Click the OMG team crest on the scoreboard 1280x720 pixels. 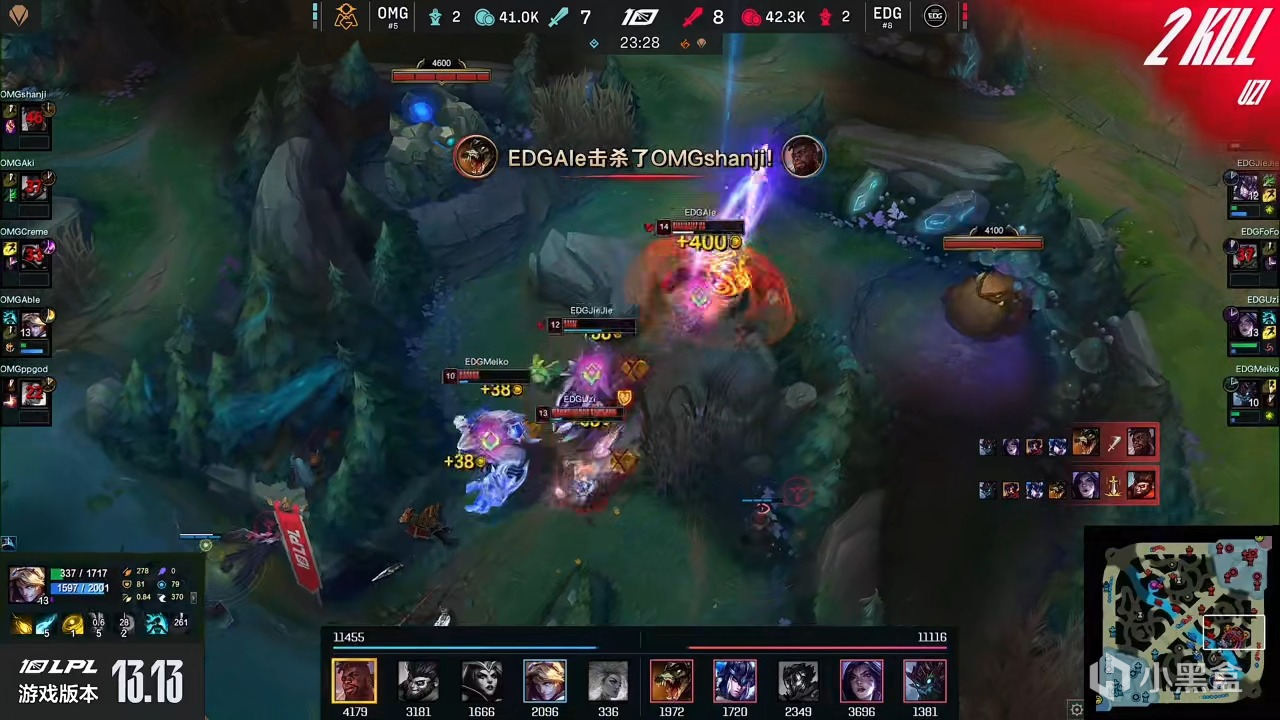click(x=346, y=17)
